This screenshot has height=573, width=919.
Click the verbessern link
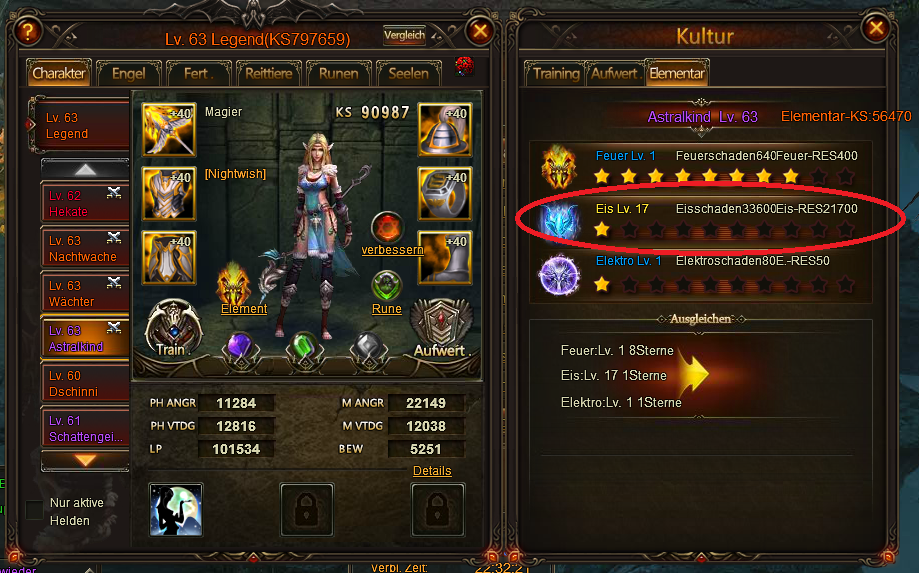coord(392,249)
